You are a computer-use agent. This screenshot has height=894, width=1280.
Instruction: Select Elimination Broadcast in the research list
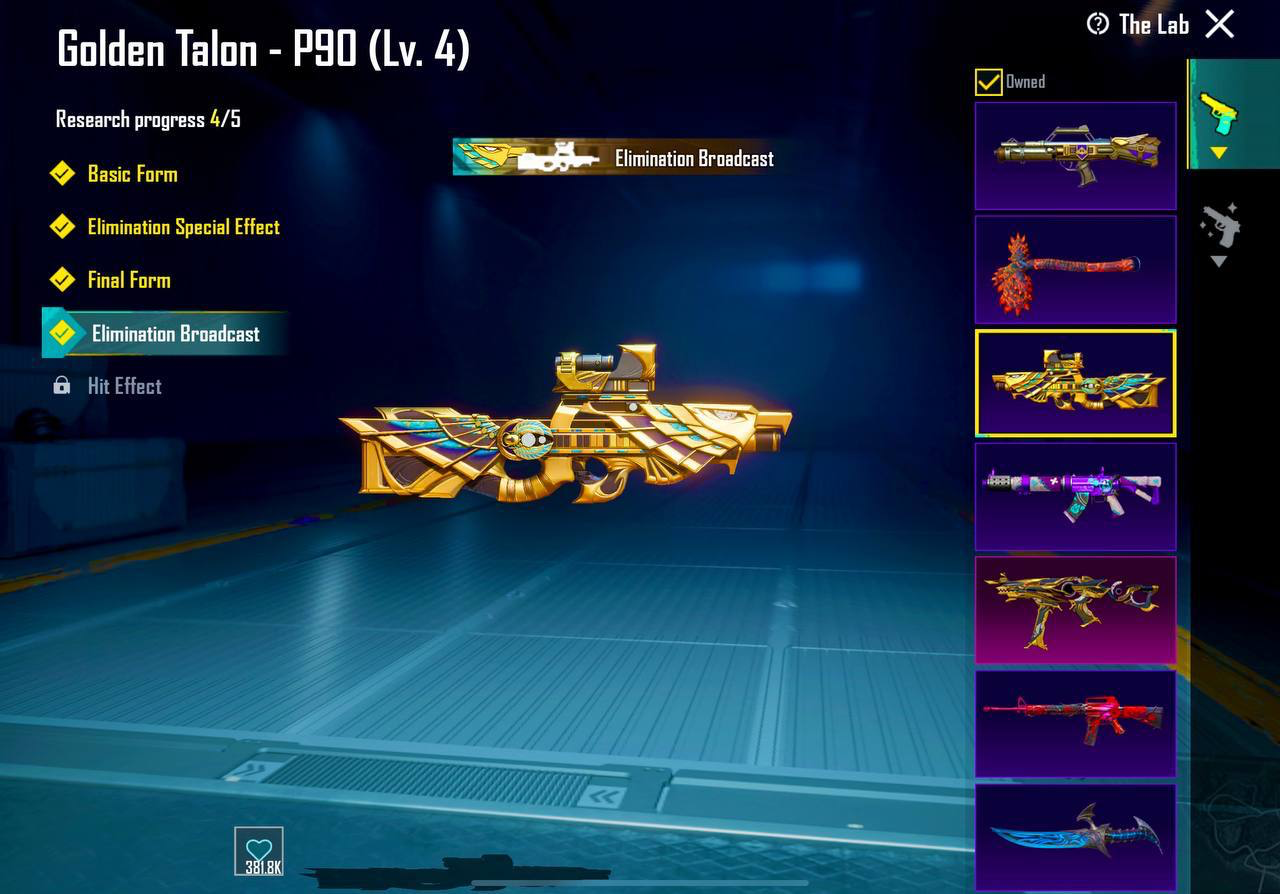pos(175,334)
